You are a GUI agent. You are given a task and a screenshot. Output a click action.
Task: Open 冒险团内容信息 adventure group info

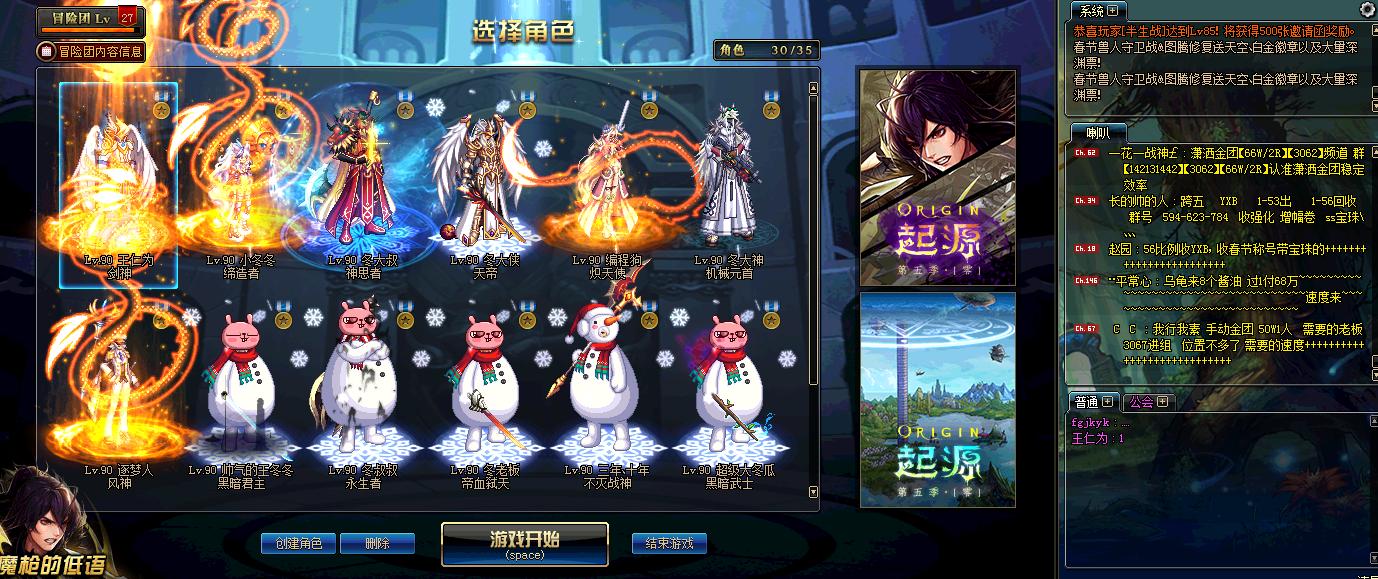pos(91,51)
